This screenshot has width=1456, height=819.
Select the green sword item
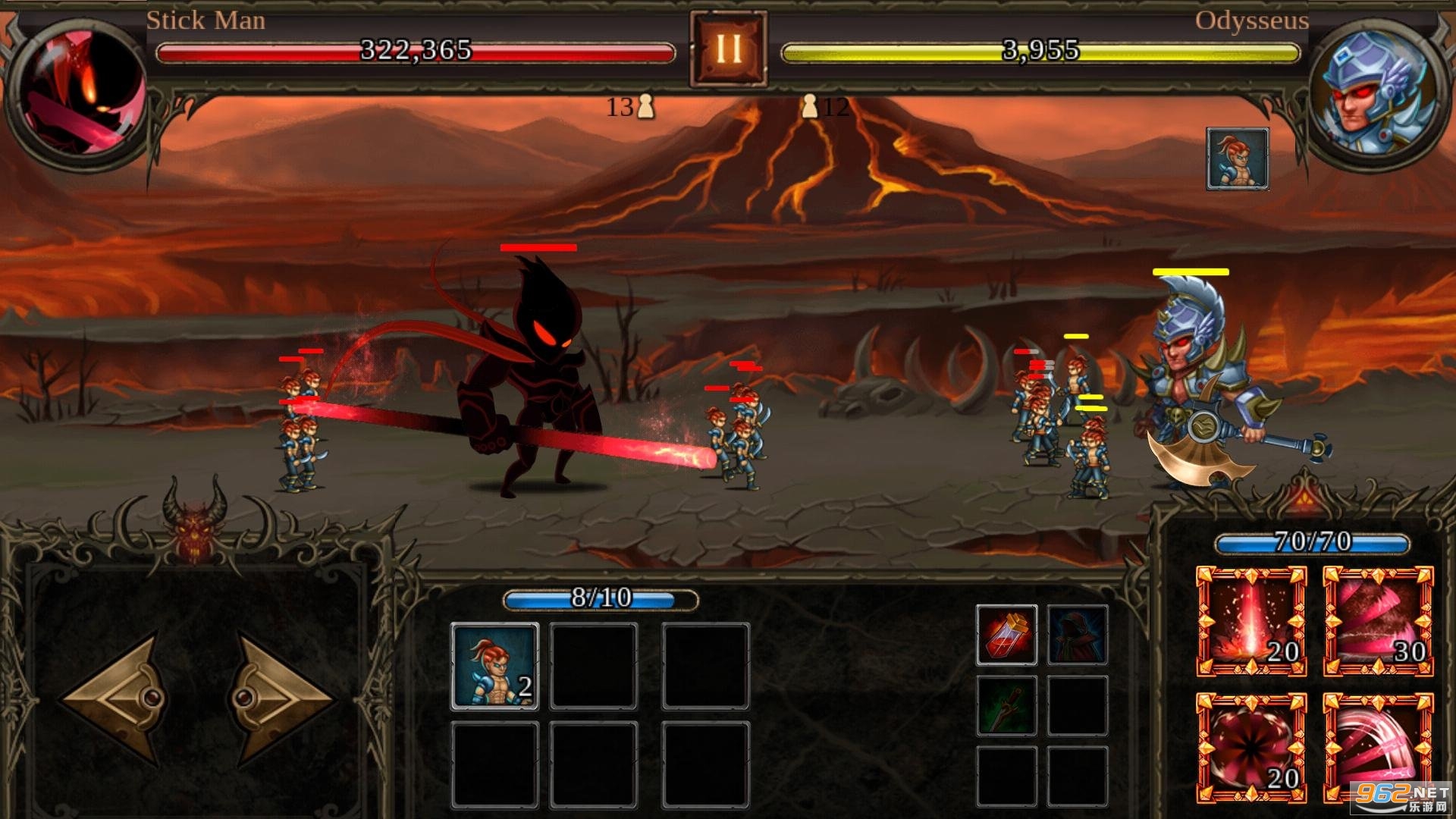point(1006,701)
